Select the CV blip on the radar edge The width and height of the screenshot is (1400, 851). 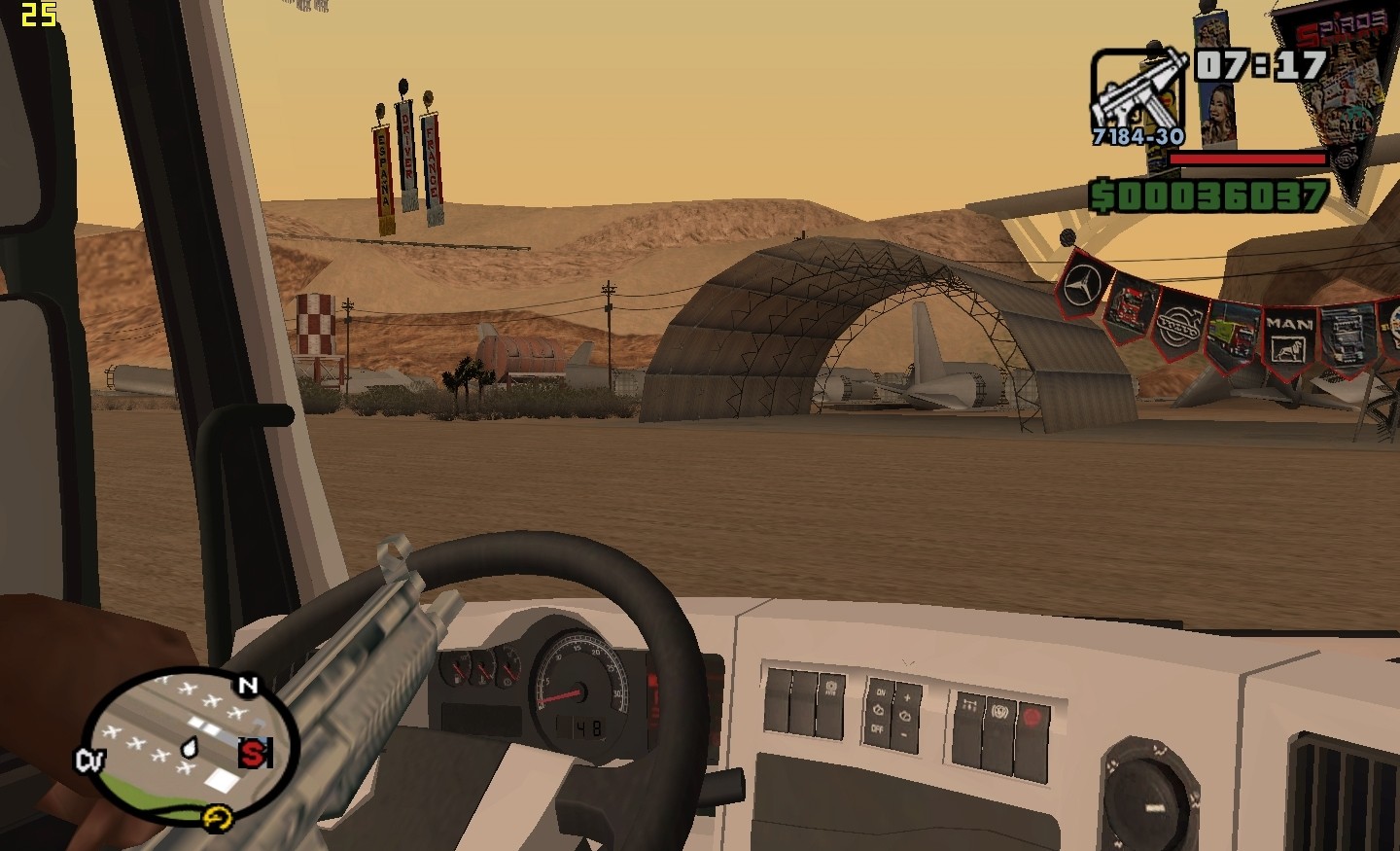click(x=89, y=760)
